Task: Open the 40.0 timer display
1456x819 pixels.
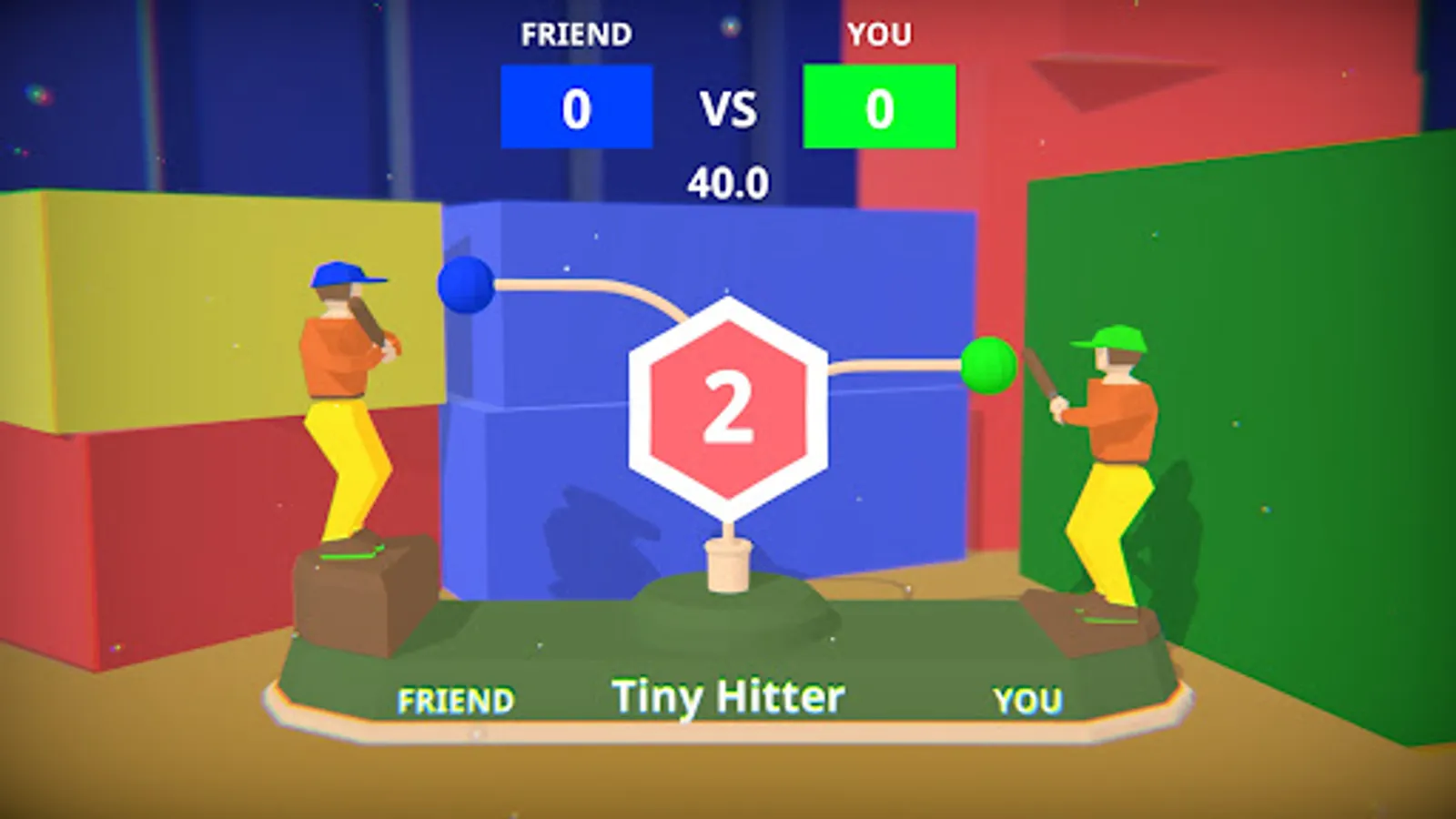Action: [728, 180]
